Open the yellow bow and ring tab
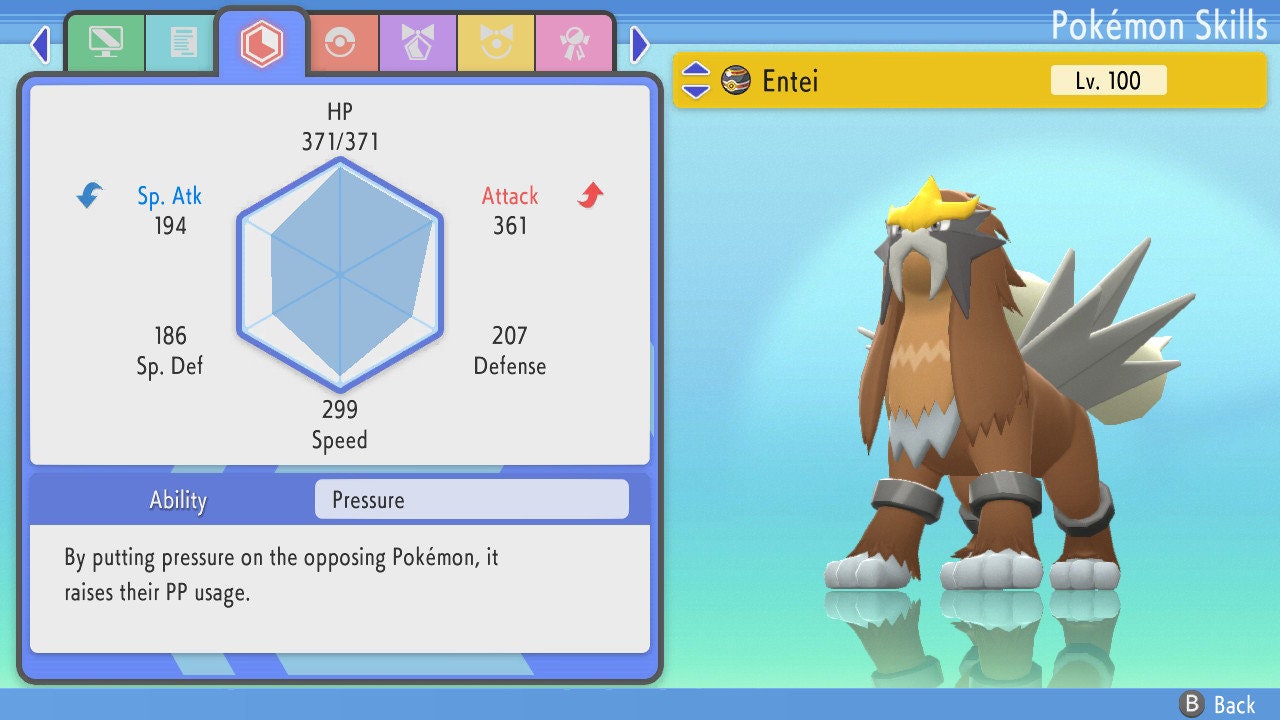This screenshot has width=1280, height=720. pyautogui.click(x=495, y=42)
